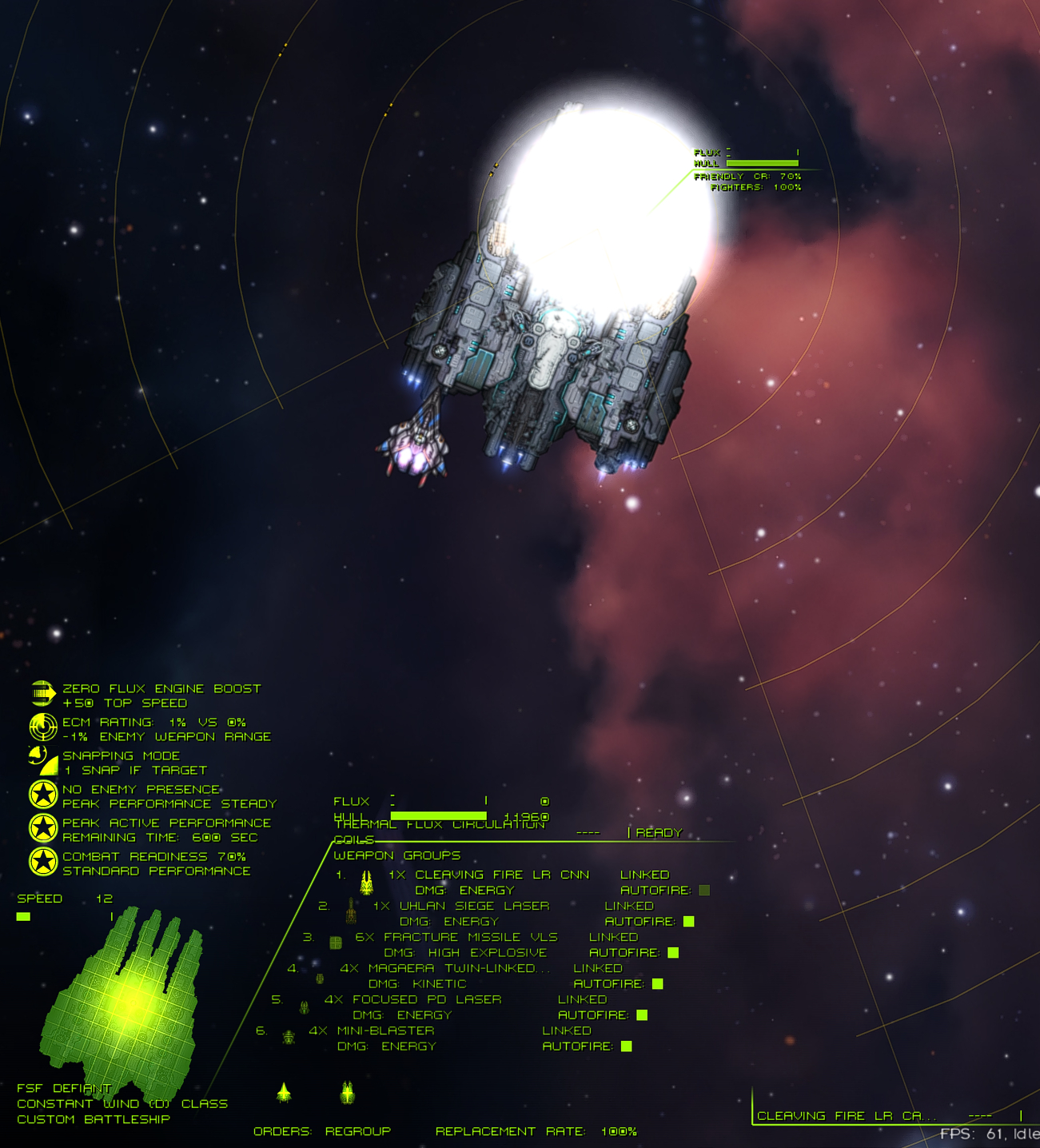Click the Uhlan Siege Laser weapon icon
The width and height of the screenshot is (1040, 1148).
pyautogui.click(x=350, y=911)
